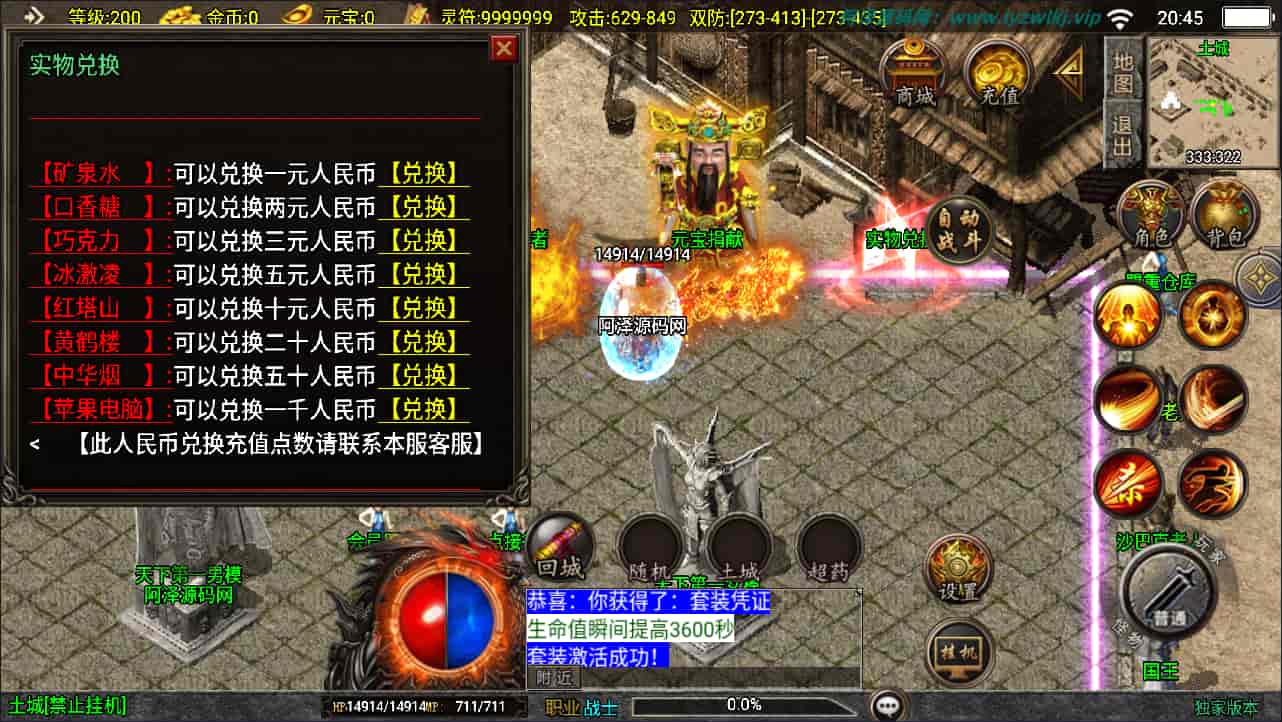Activate the 挂机 idle mode button
The image size is (1282, 722).
[958, 654]
